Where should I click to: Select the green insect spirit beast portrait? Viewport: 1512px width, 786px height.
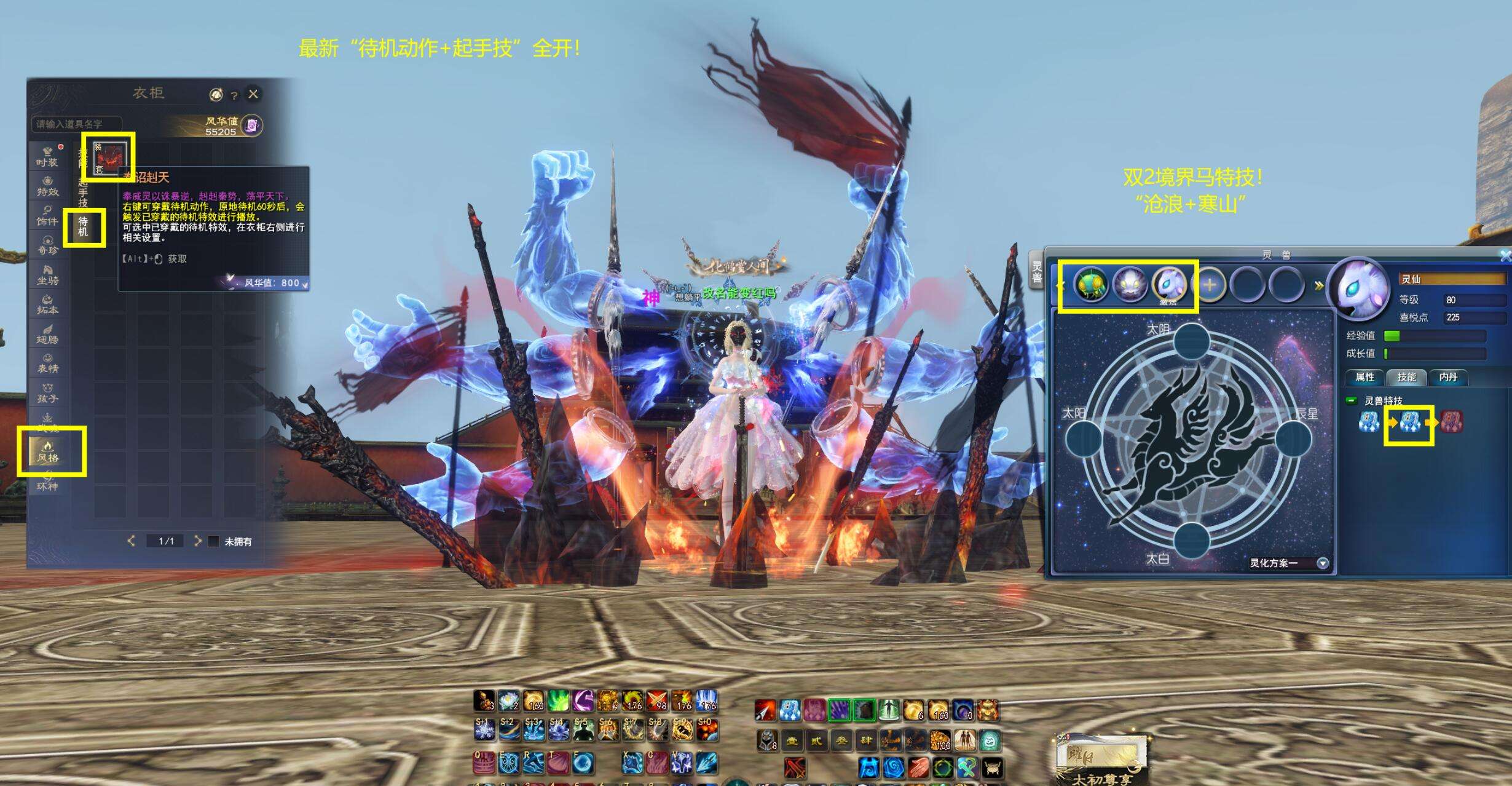click(x=1091, y=285)
